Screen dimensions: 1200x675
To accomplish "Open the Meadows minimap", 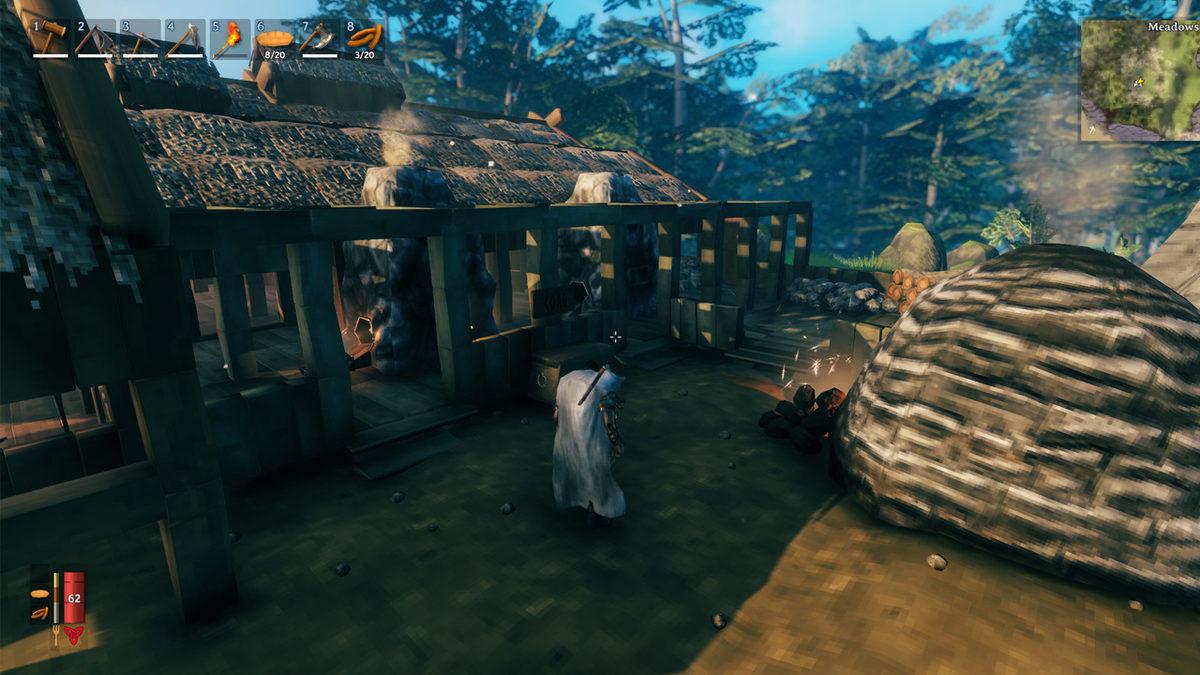I will (1140, 80).
